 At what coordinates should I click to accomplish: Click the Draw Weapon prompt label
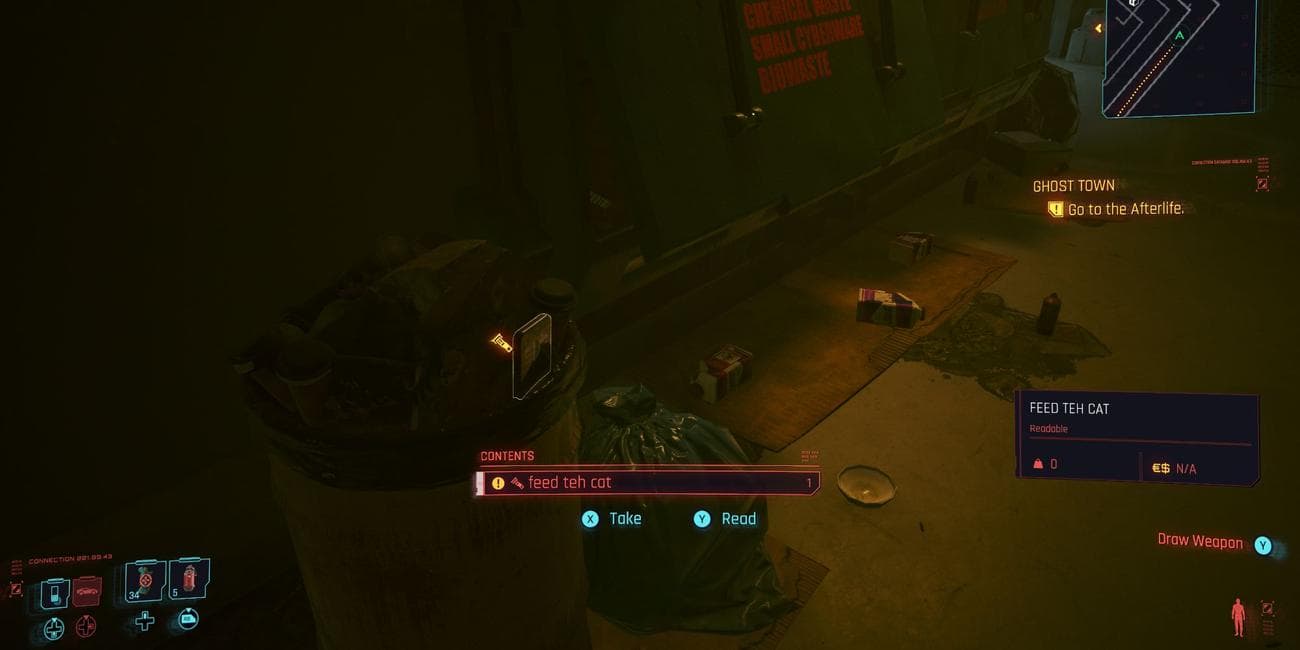[1199, 541]
